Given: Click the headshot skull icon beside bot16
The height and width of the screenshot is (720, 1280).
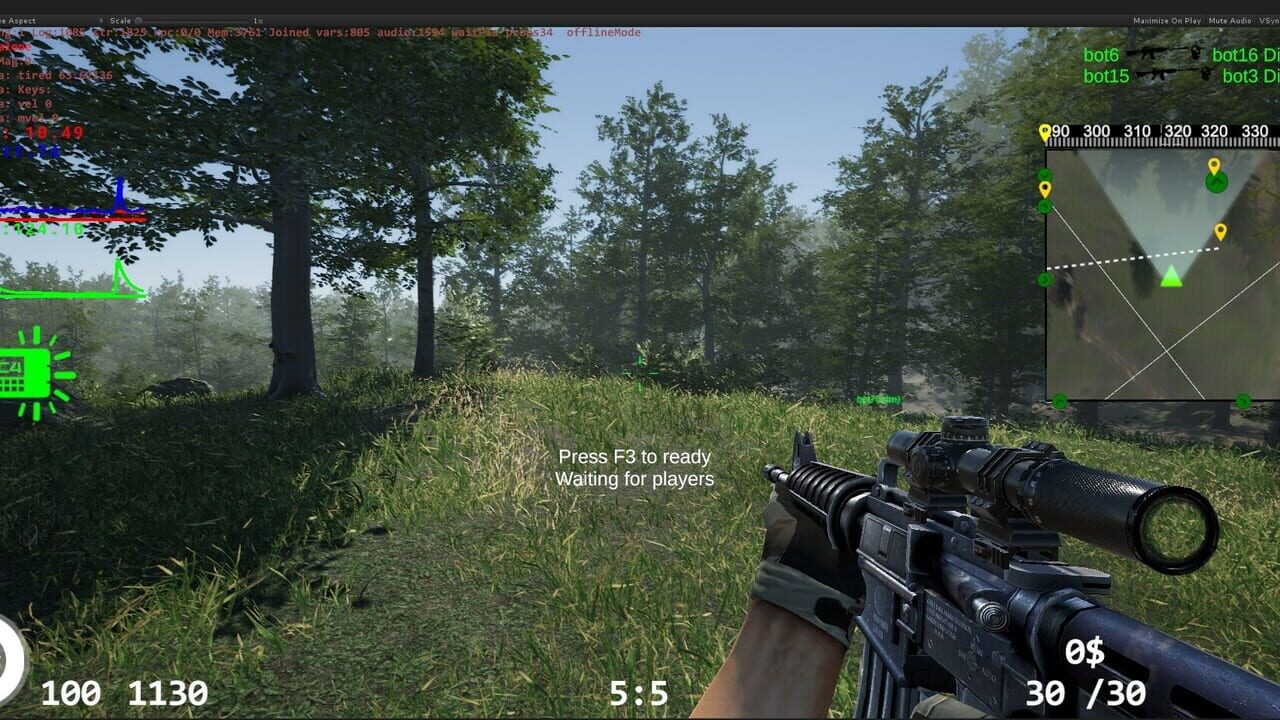Looking at the screenshot, I should point(1196,53).
